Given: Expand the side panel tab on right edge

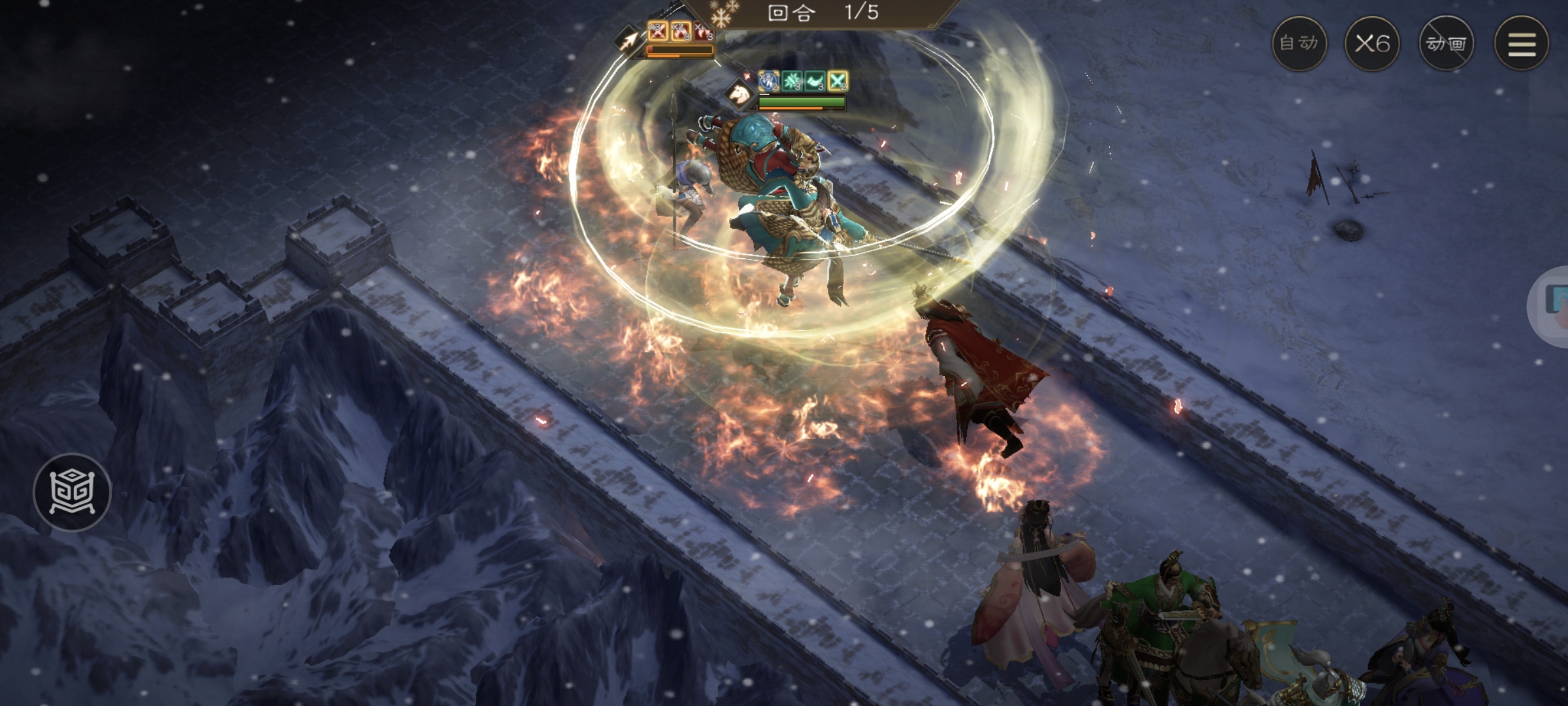Looking at the screenshot, I should (1554, 304).
